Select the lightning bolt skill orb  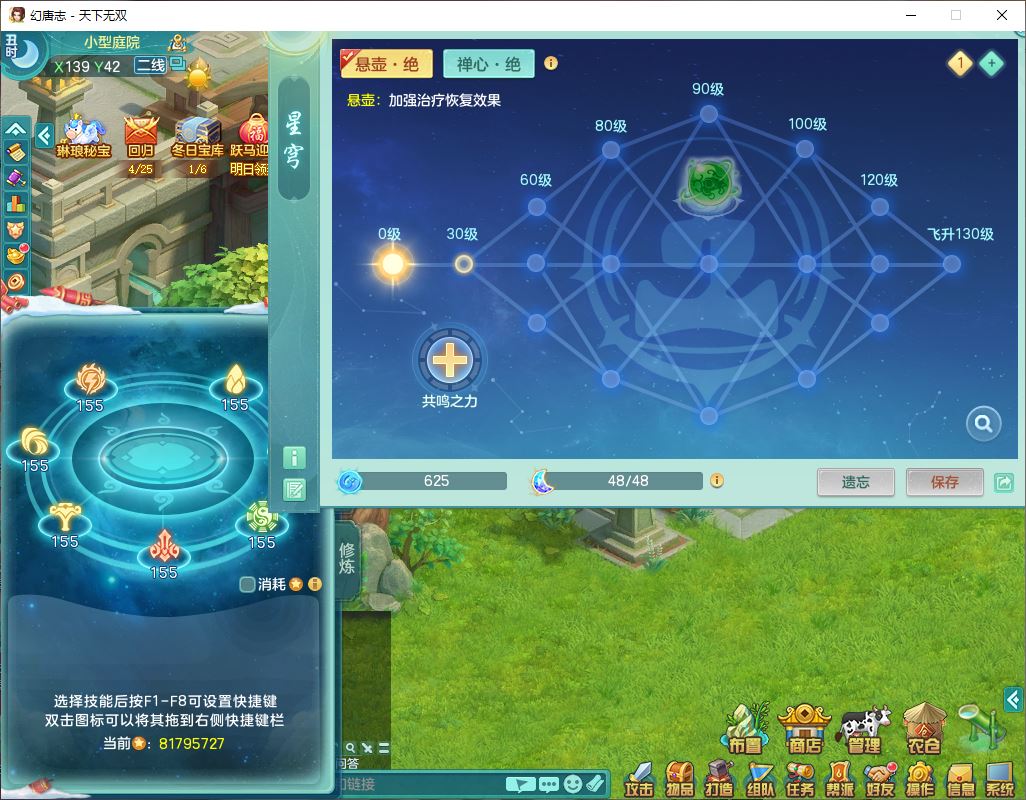91,381
